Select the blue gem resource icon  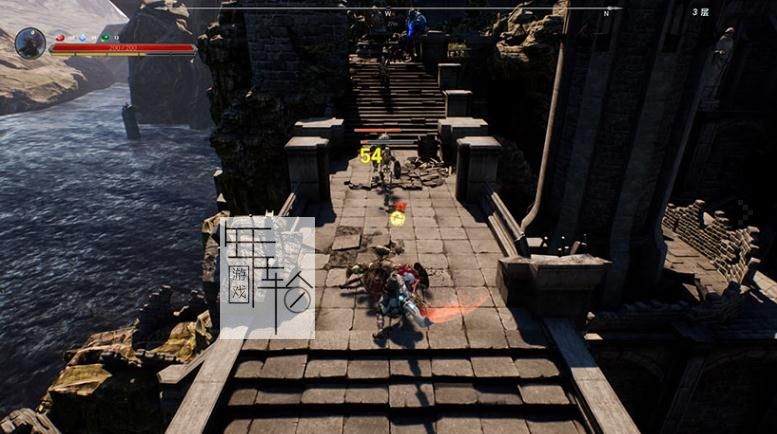point(82,37)
